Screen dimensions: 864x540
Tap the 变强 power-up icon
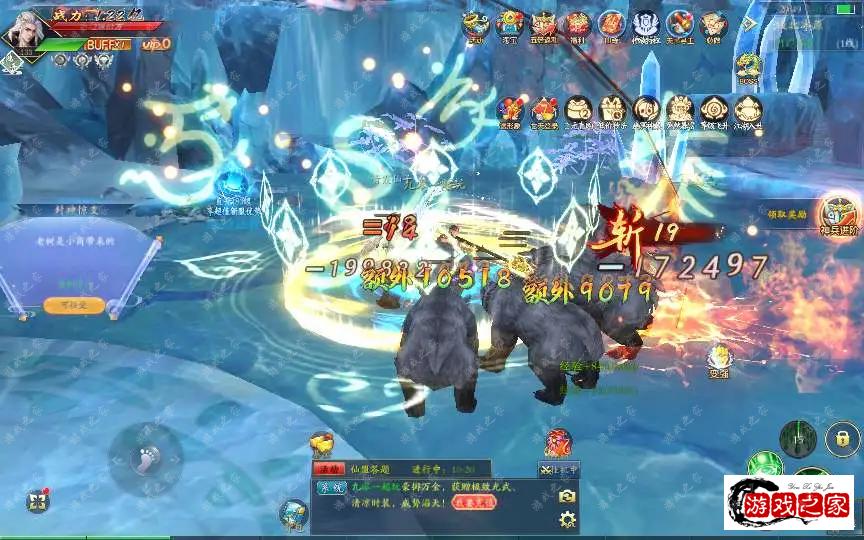pos(718,358)
